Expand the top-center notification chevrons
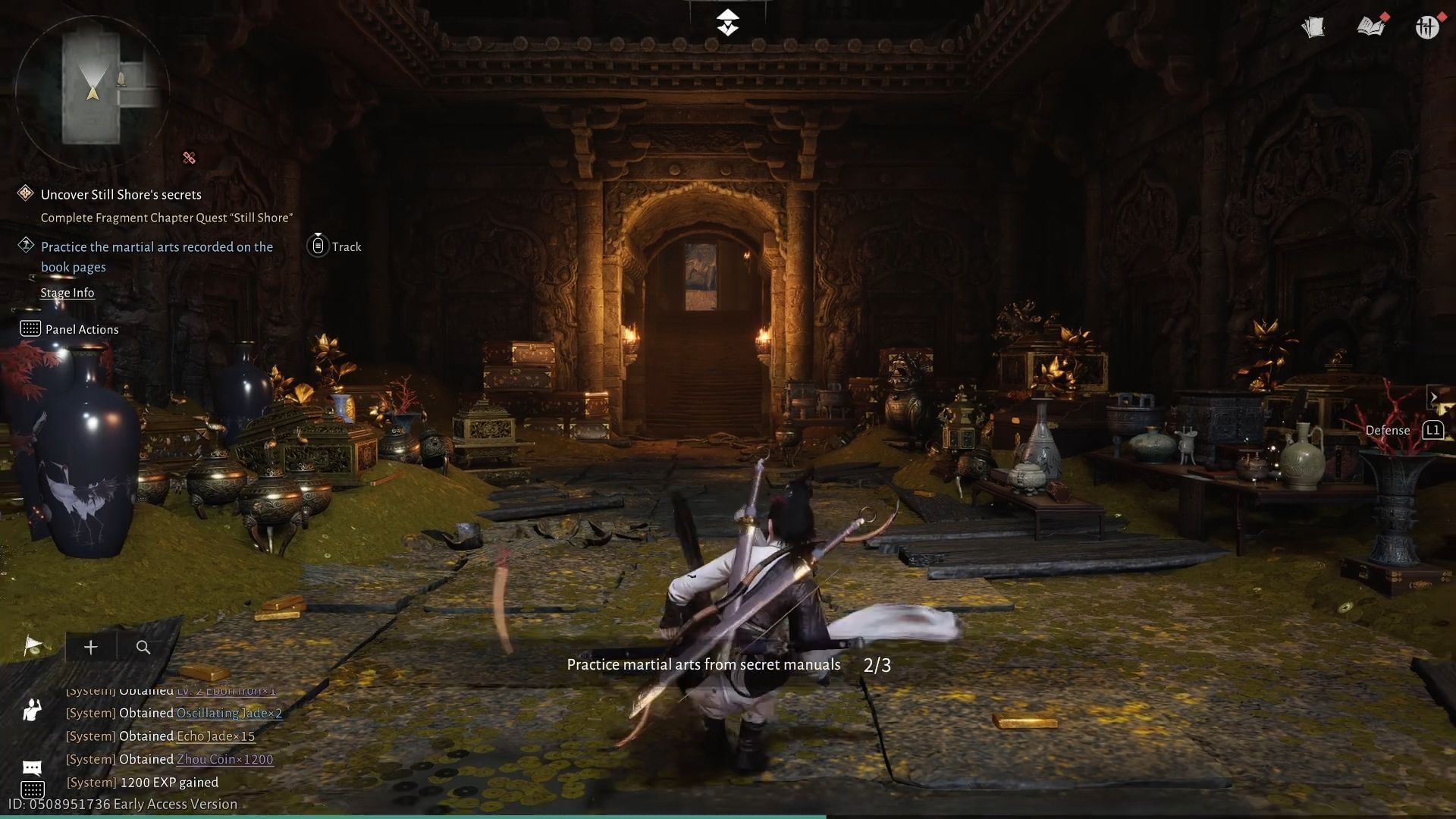1456x819 pixels. (x=727, y=22)
